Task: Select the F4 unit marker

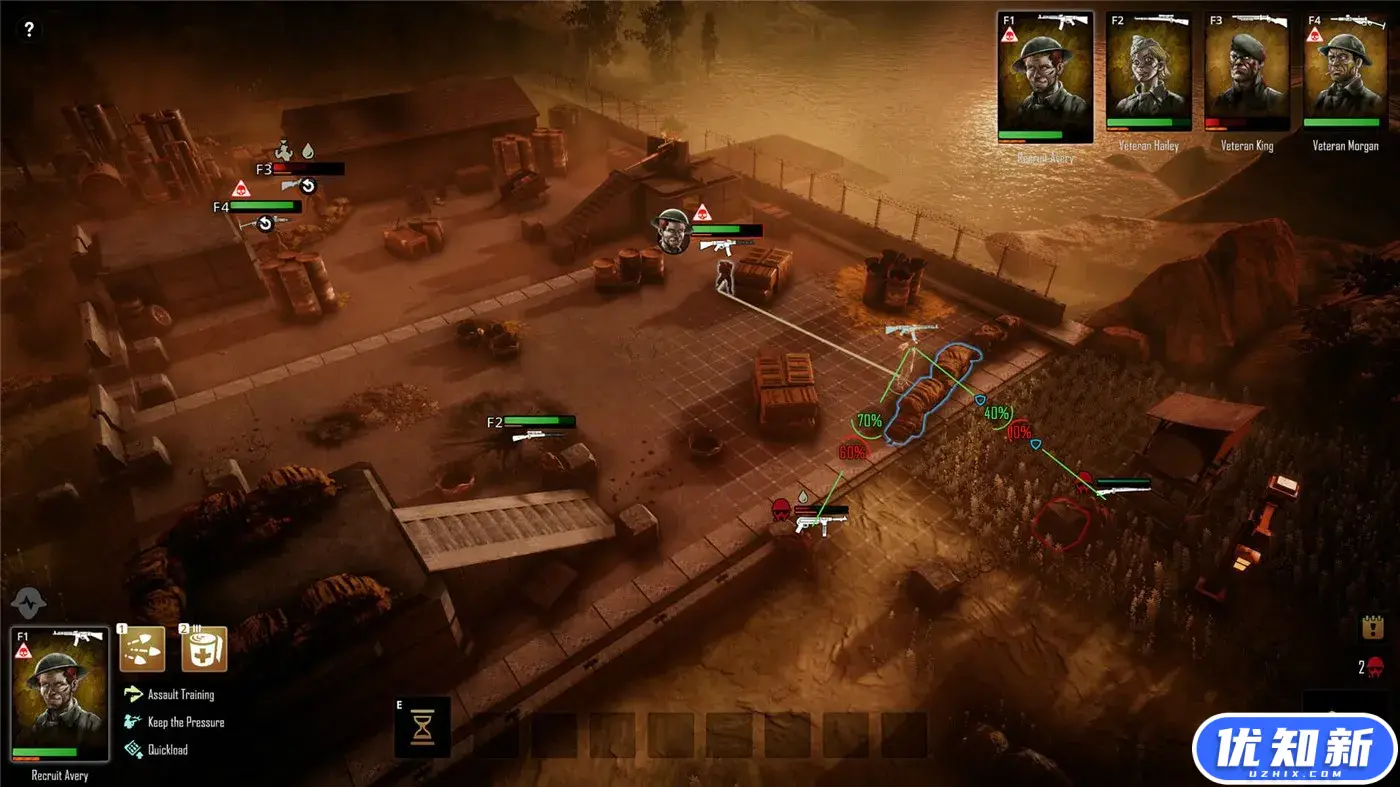Action: (x=222, y=207)
